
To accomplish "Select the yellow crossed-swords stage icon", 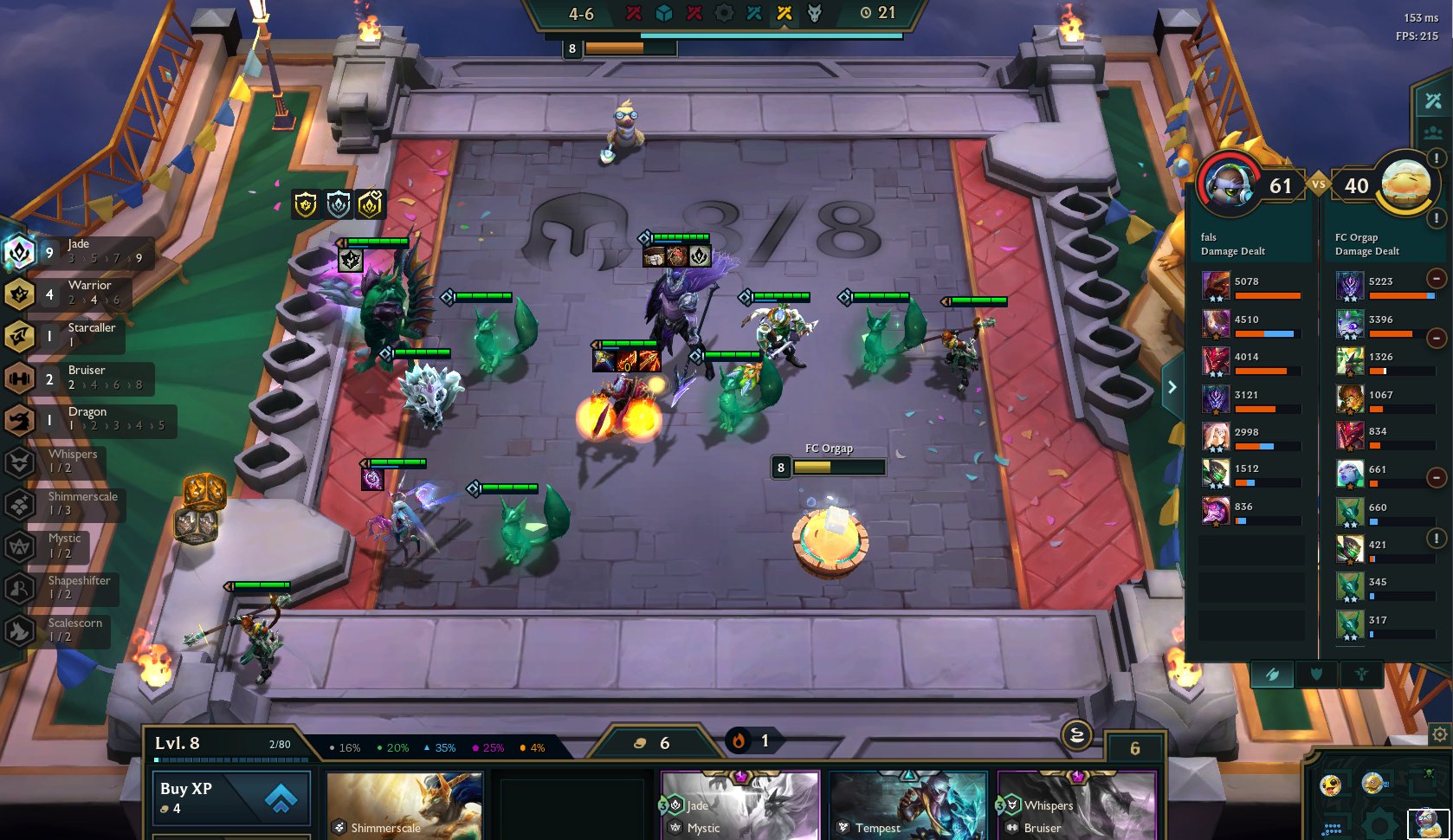I will click(784, 12).
